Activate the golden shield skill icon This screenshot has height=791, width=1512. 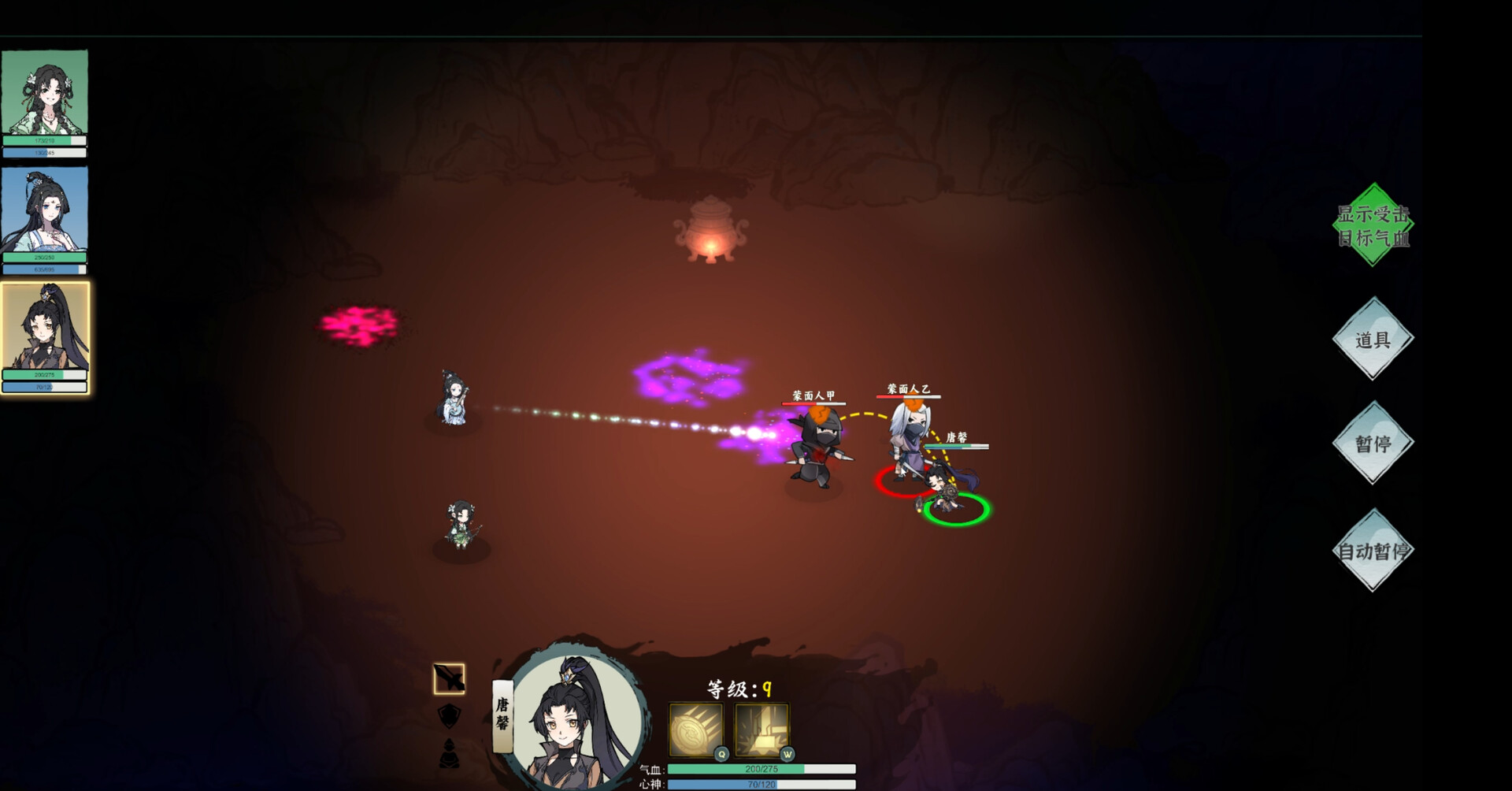pyautogui.click(x=696, y=730)
